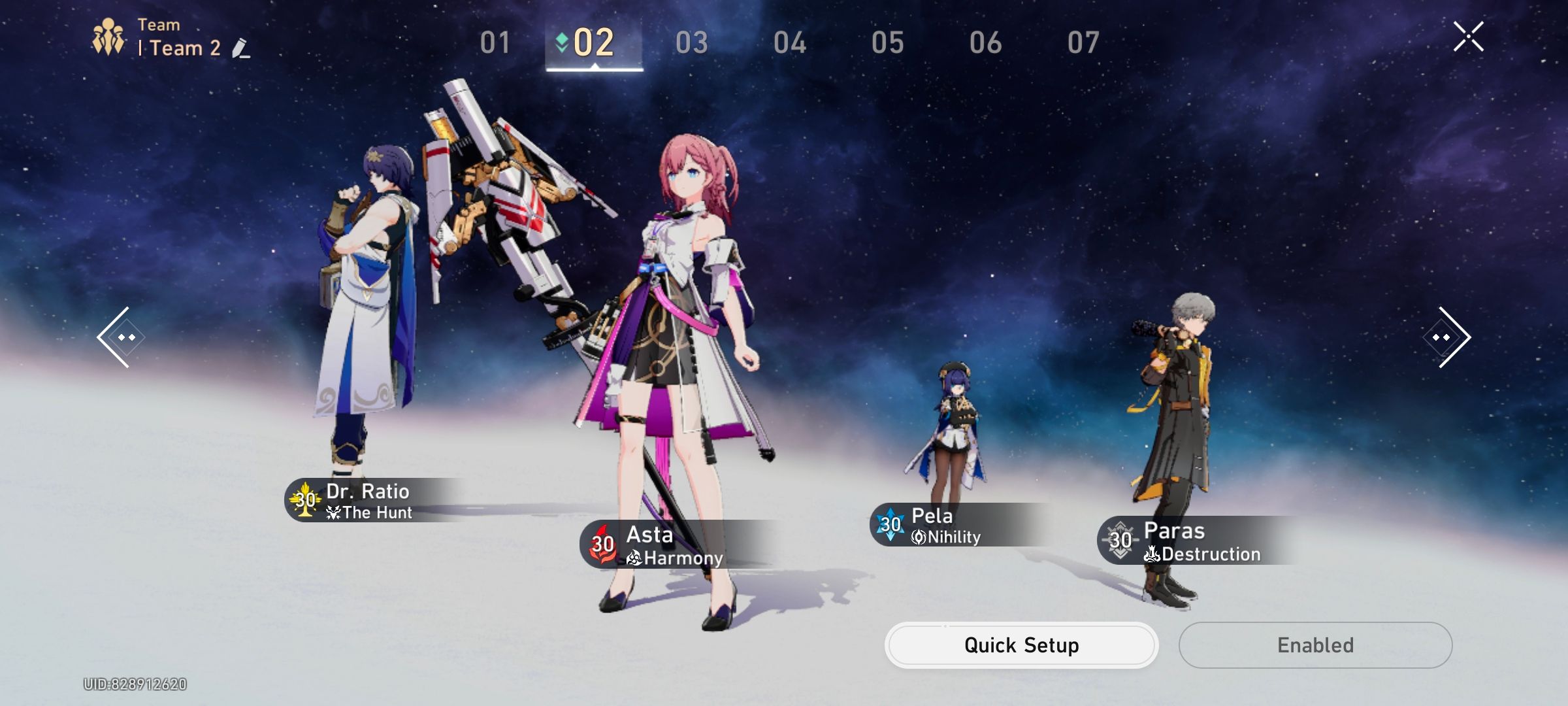The image size is (1568, 706).
Task: Click the Team group icon top-left
Action: 108,36
